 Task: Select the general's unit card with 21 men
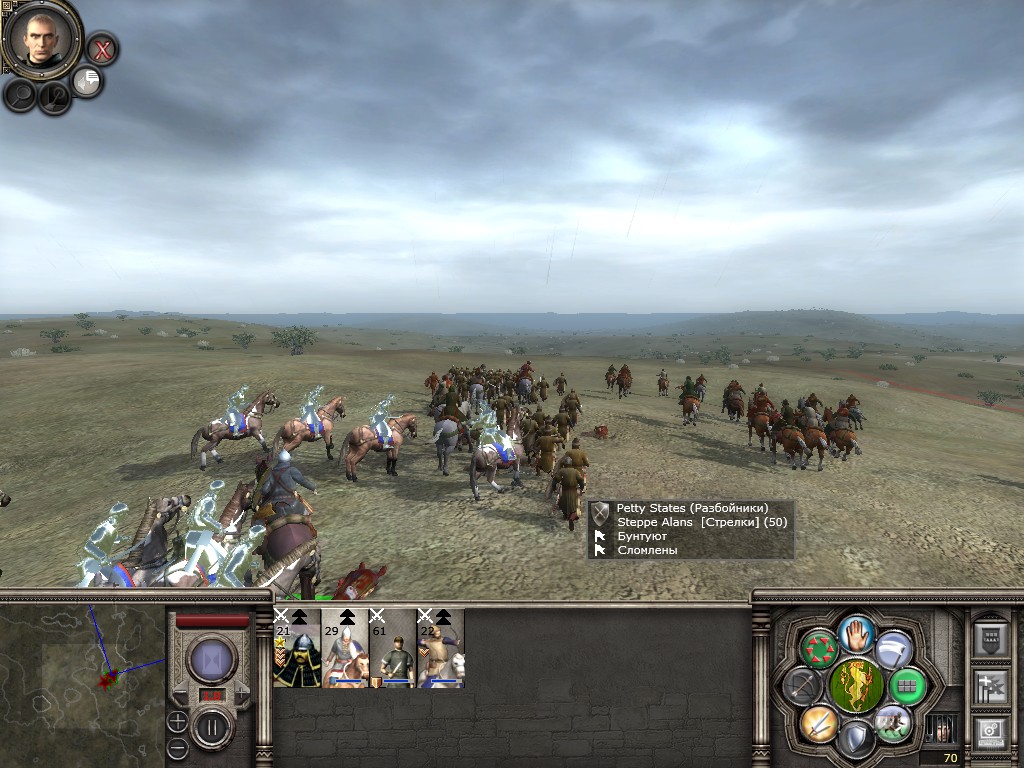297,648
